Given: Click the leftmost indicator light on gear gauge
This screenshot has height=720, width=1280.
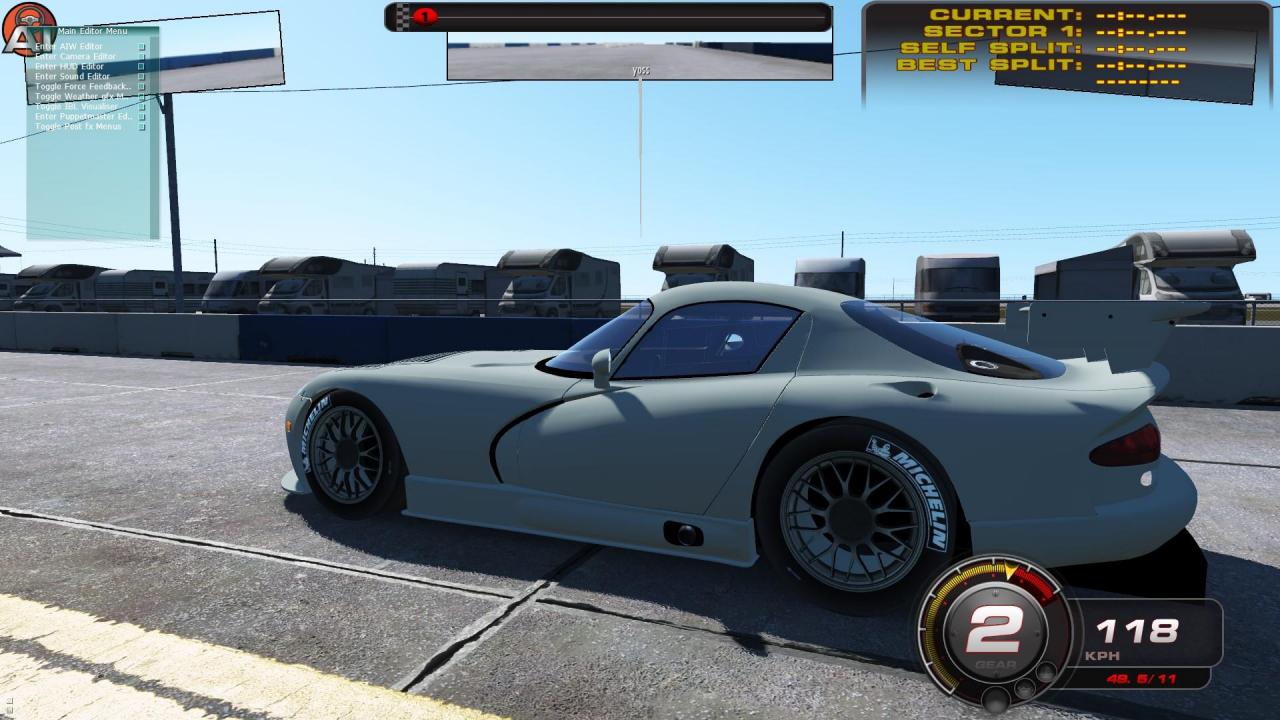Looking at the screenshot, I should [995, 701].
